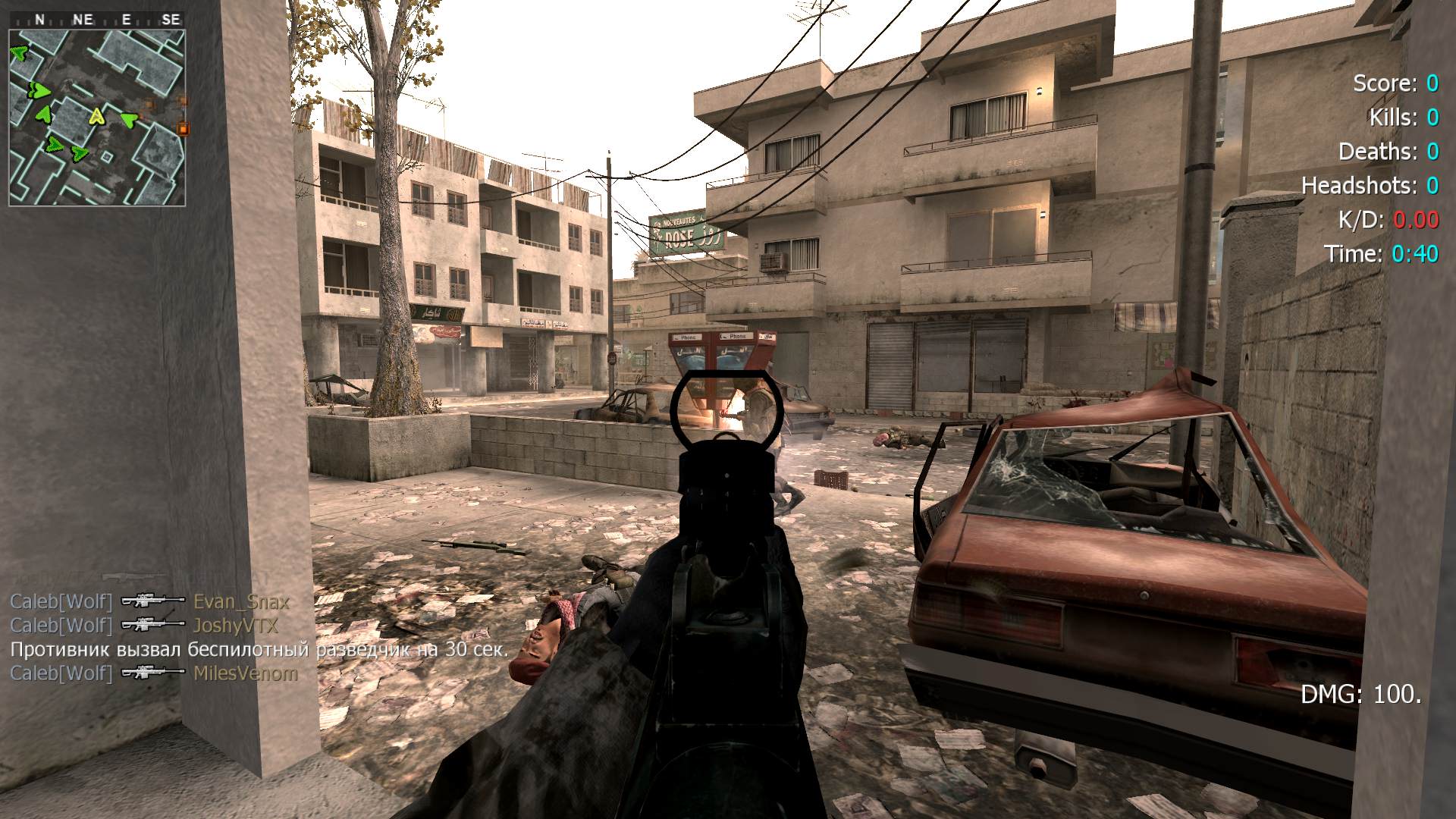Select the JoshyVTX kill feed entry
The image size is (1456, 819).
coord(144,626)
